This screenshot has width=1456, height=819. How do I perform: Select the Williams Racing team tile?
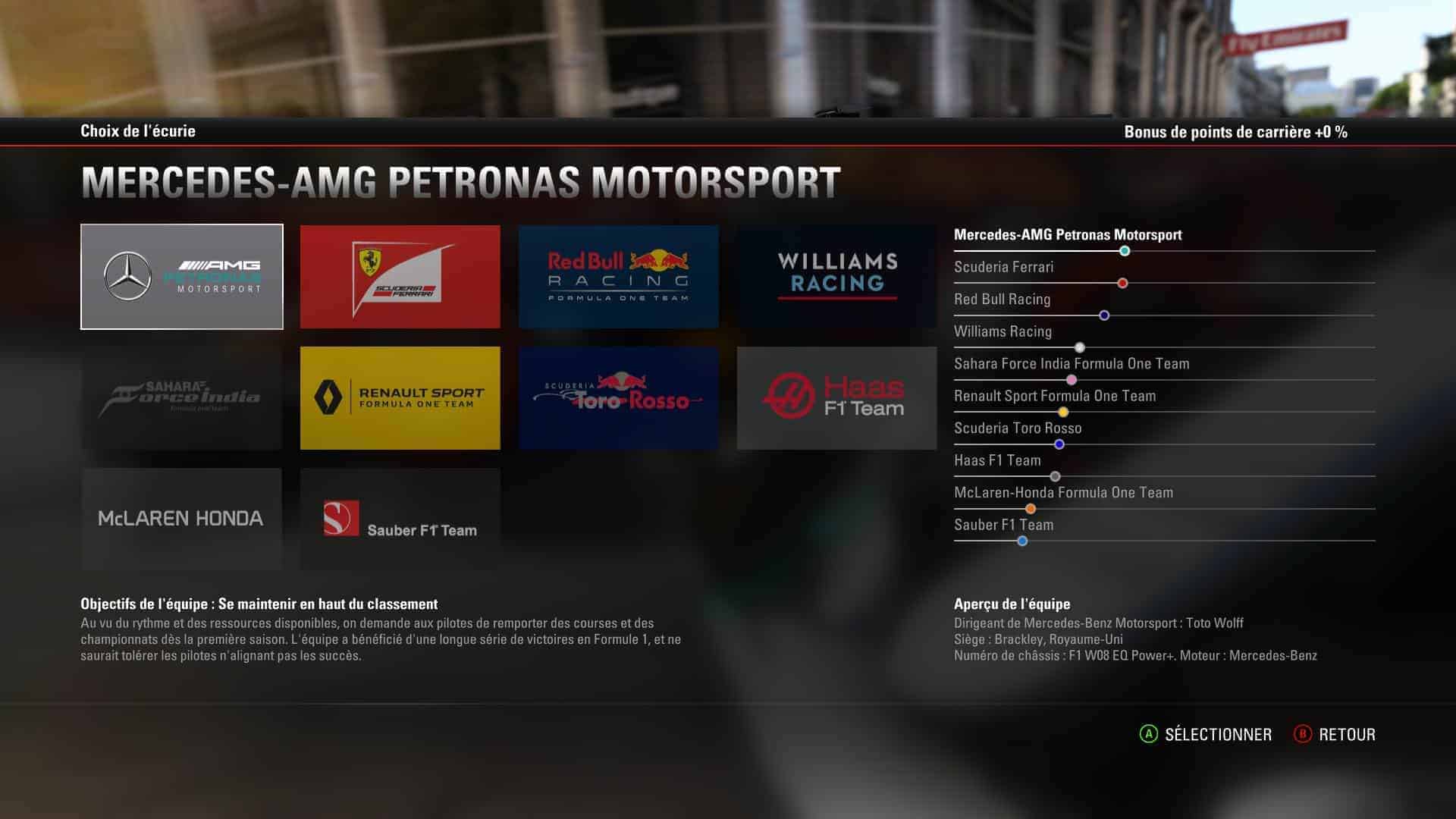[x=837, y=277]
